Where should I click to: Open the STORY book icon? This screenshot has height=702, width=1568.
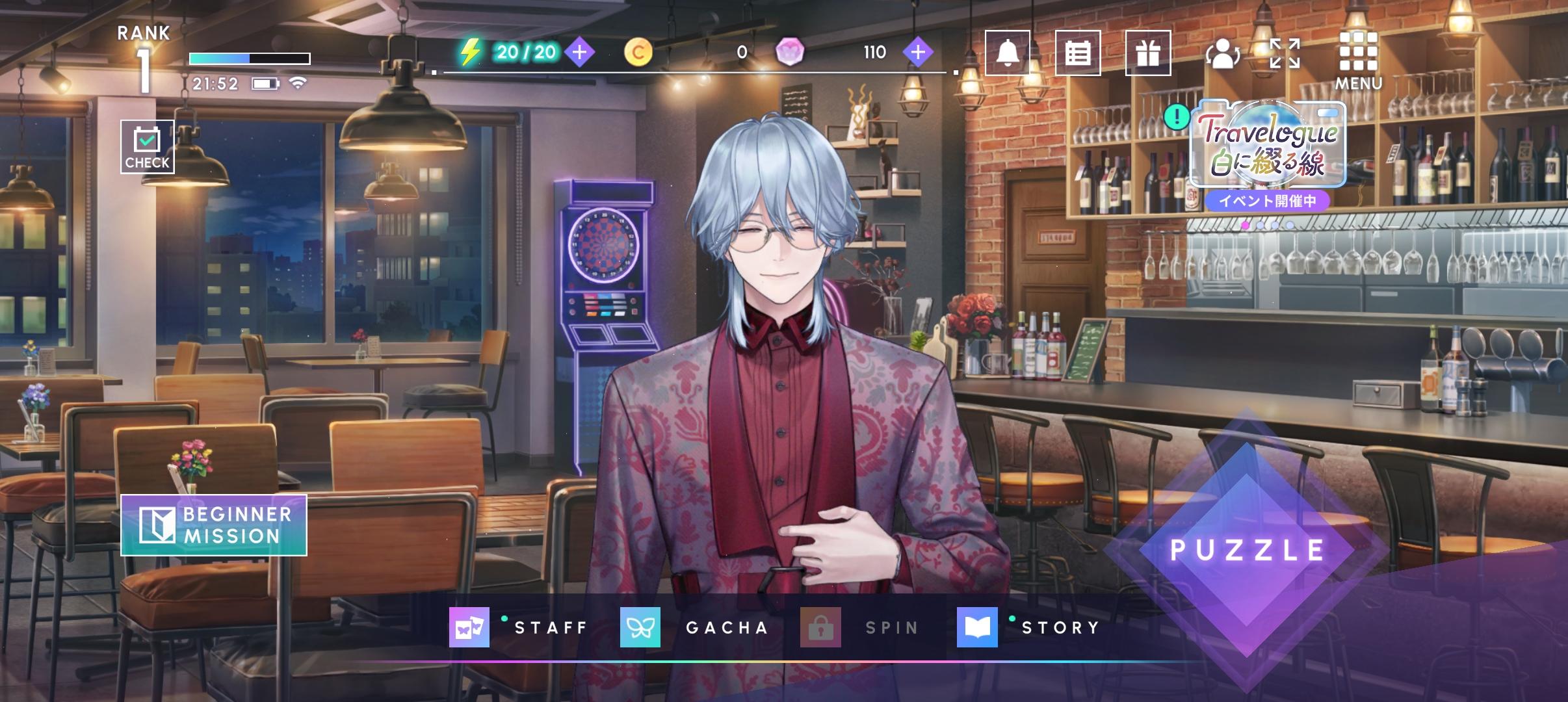point(979,627)
